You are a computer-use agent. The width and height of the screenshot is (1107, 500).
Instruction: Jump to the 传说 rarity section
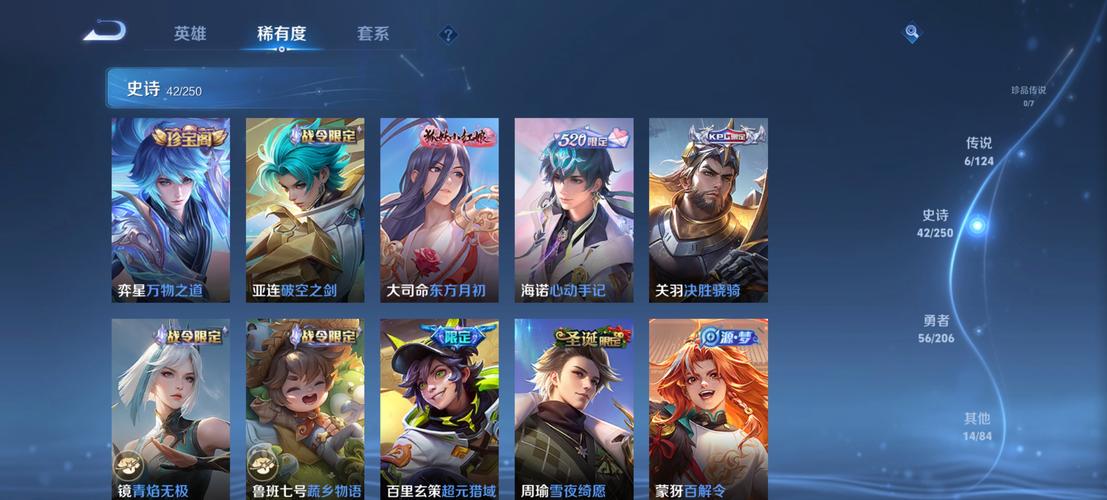(x=979, y=151)
